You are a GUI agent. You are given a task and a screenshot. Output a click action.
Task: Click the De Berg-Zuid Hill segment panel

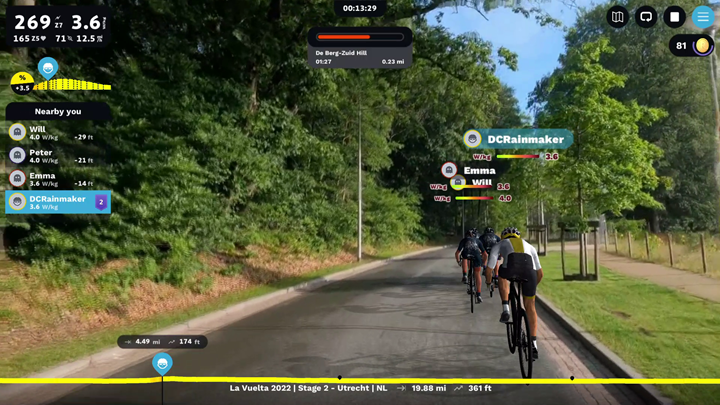pyautogui.click(x=360, y=46)
